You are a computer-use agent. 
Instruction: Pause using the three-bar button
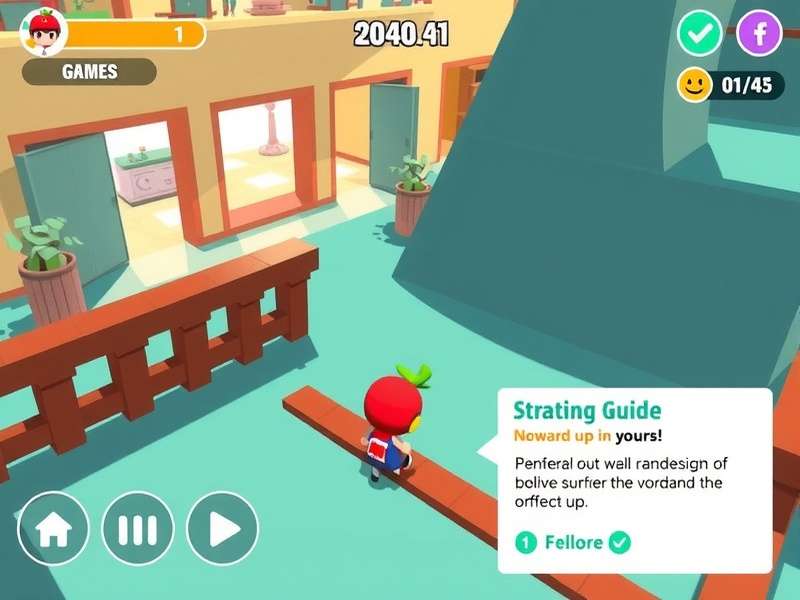pos(138,528)
